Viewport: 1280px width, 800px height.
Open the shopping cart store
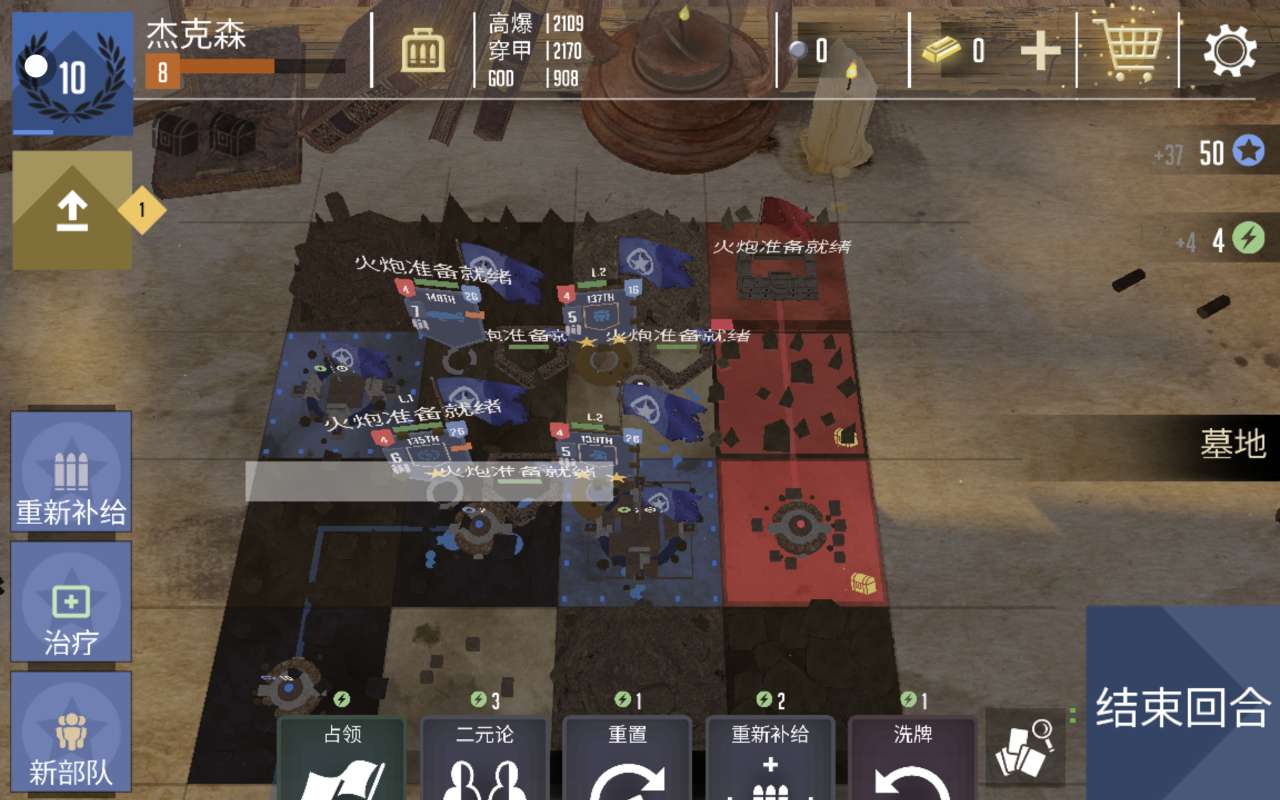(1128, 50)
